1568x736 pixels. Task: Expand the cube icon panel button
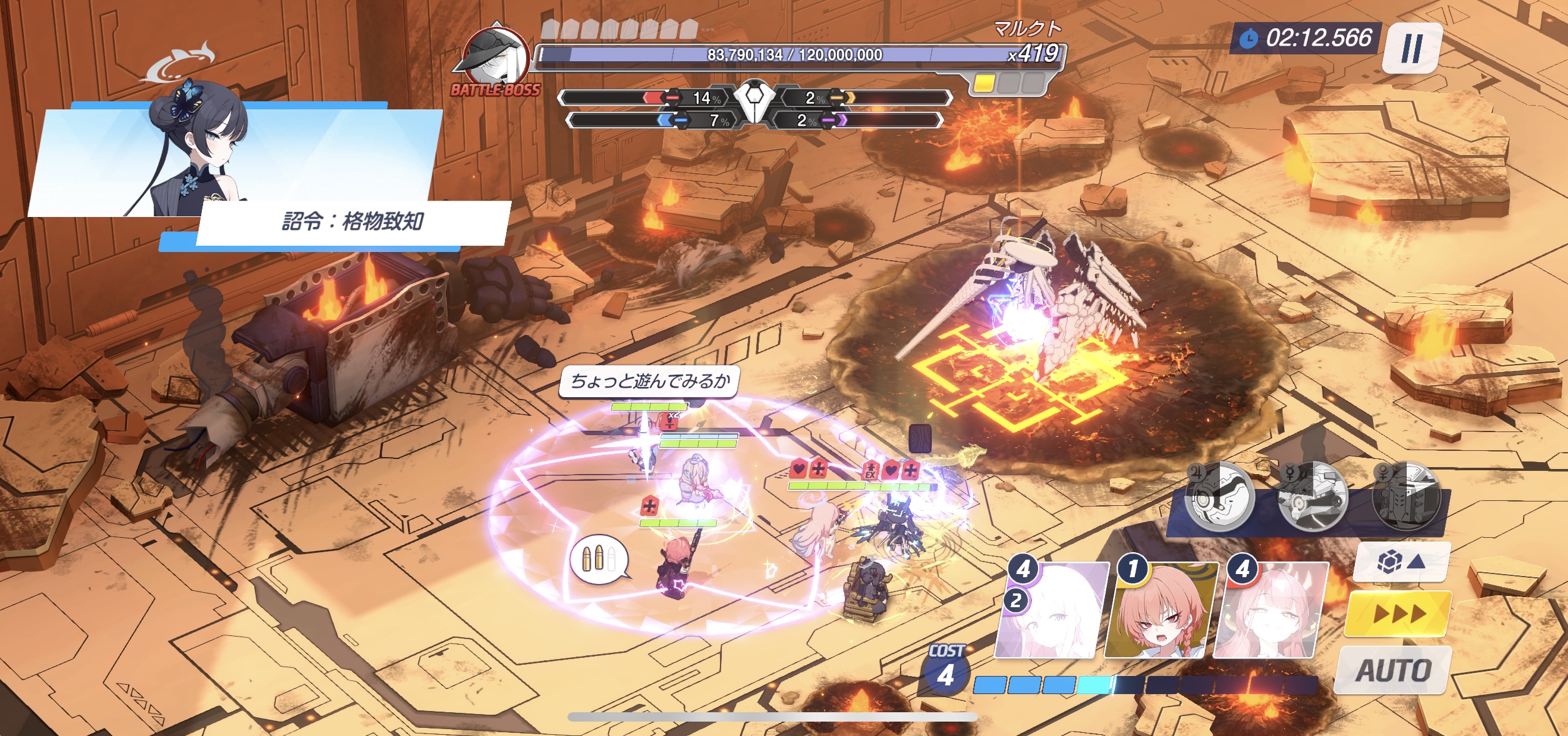tap(1402, 562)
